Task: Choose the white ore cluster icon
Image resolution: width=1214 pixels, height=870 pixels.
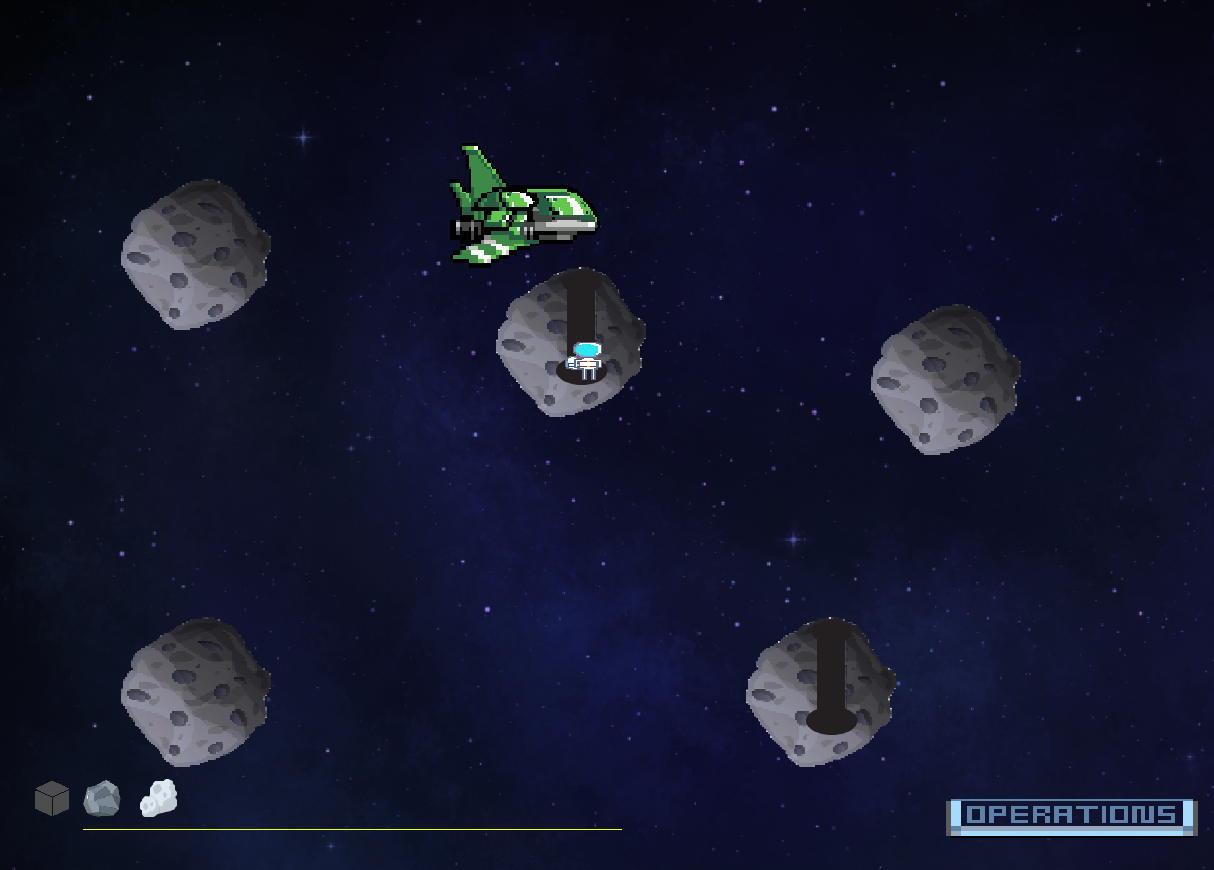Action: tap(158, 798)
